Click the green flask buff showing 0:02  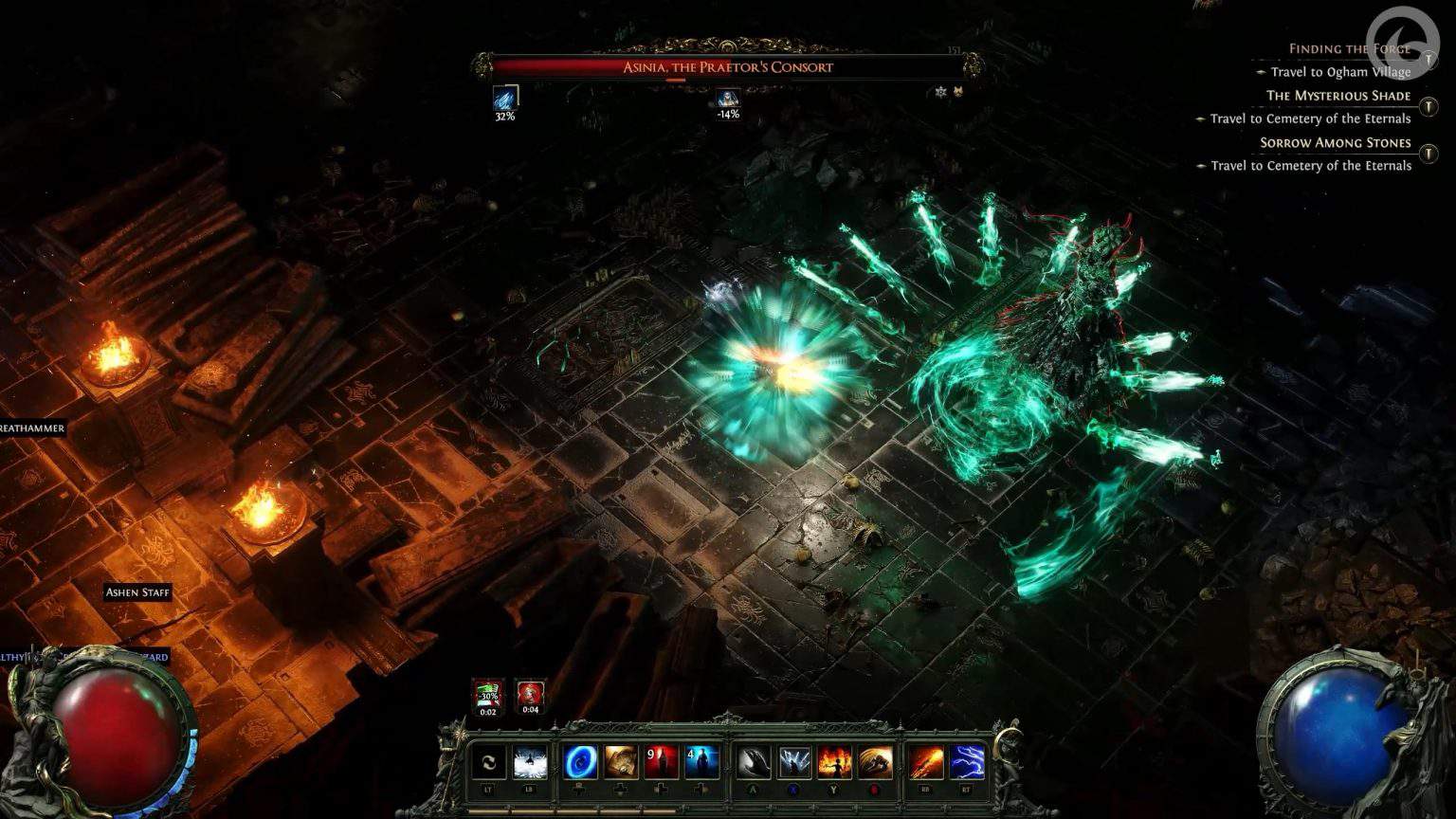coord(487,695)
